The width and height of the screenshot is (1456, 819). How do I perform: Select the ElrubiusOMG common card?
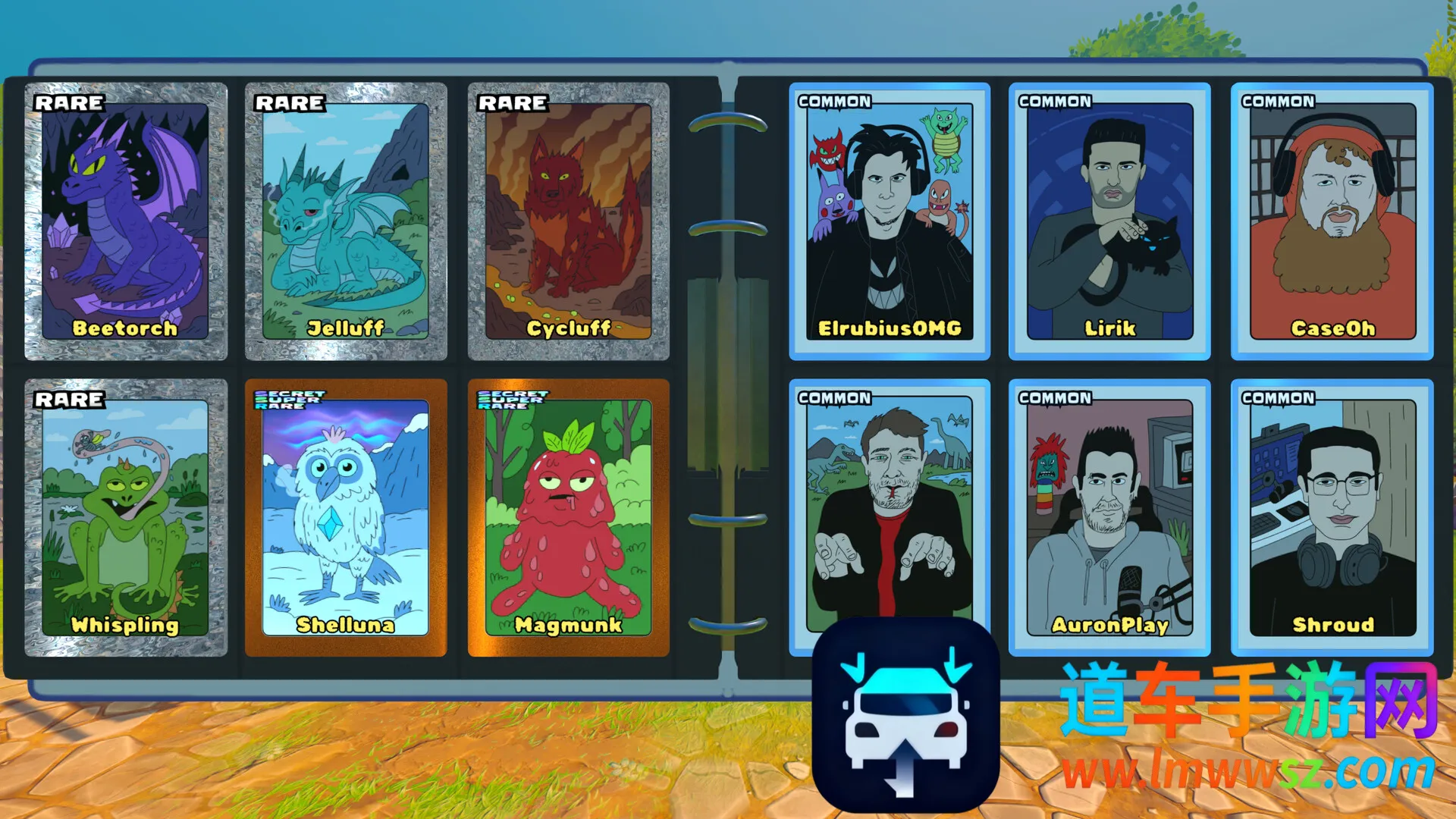pyautogui.click(x=890, y=221)
